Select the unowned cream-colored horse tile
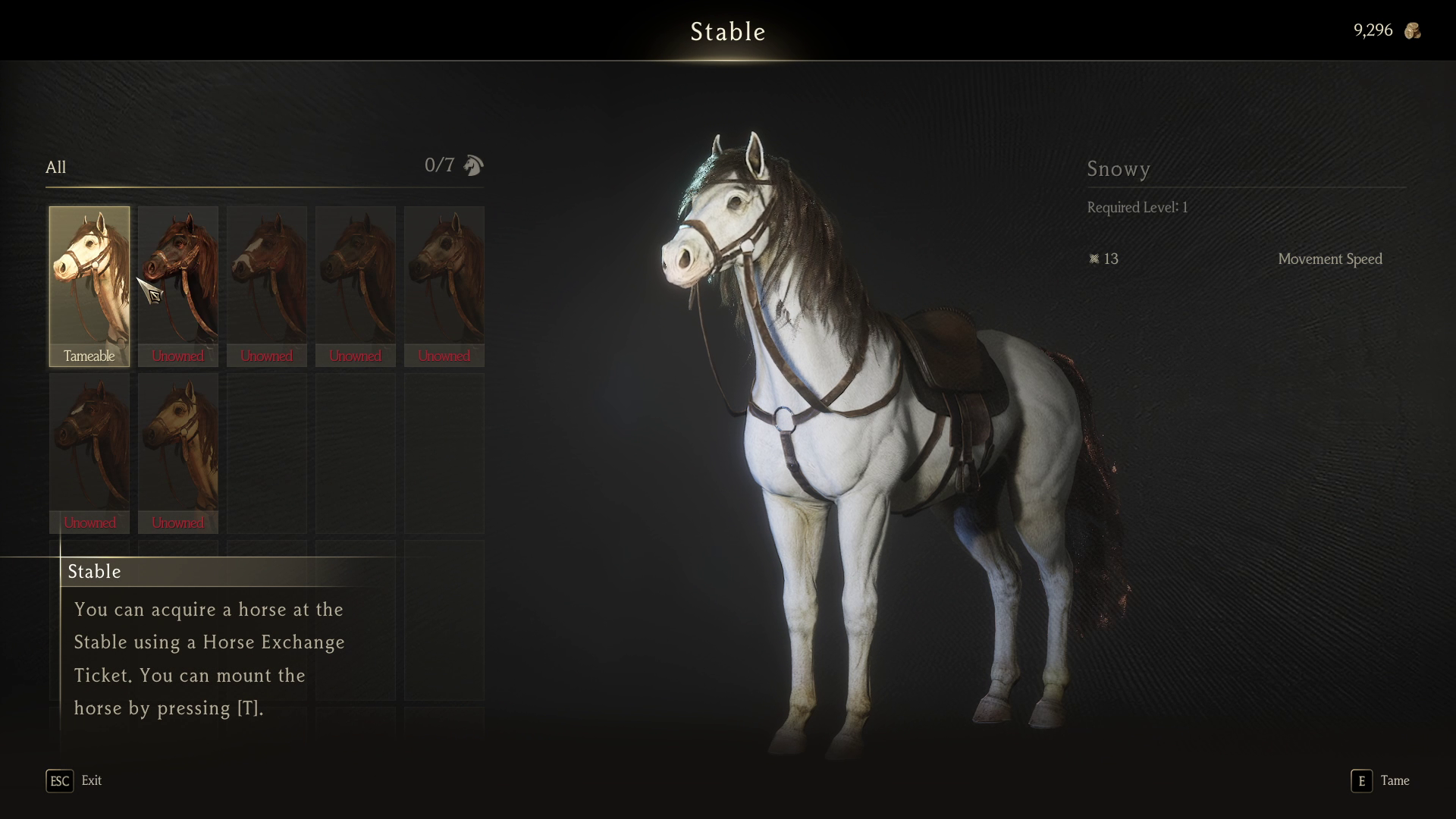This screenshot has height=819, width=1456. pyautogui.click(x=178, y=453)
